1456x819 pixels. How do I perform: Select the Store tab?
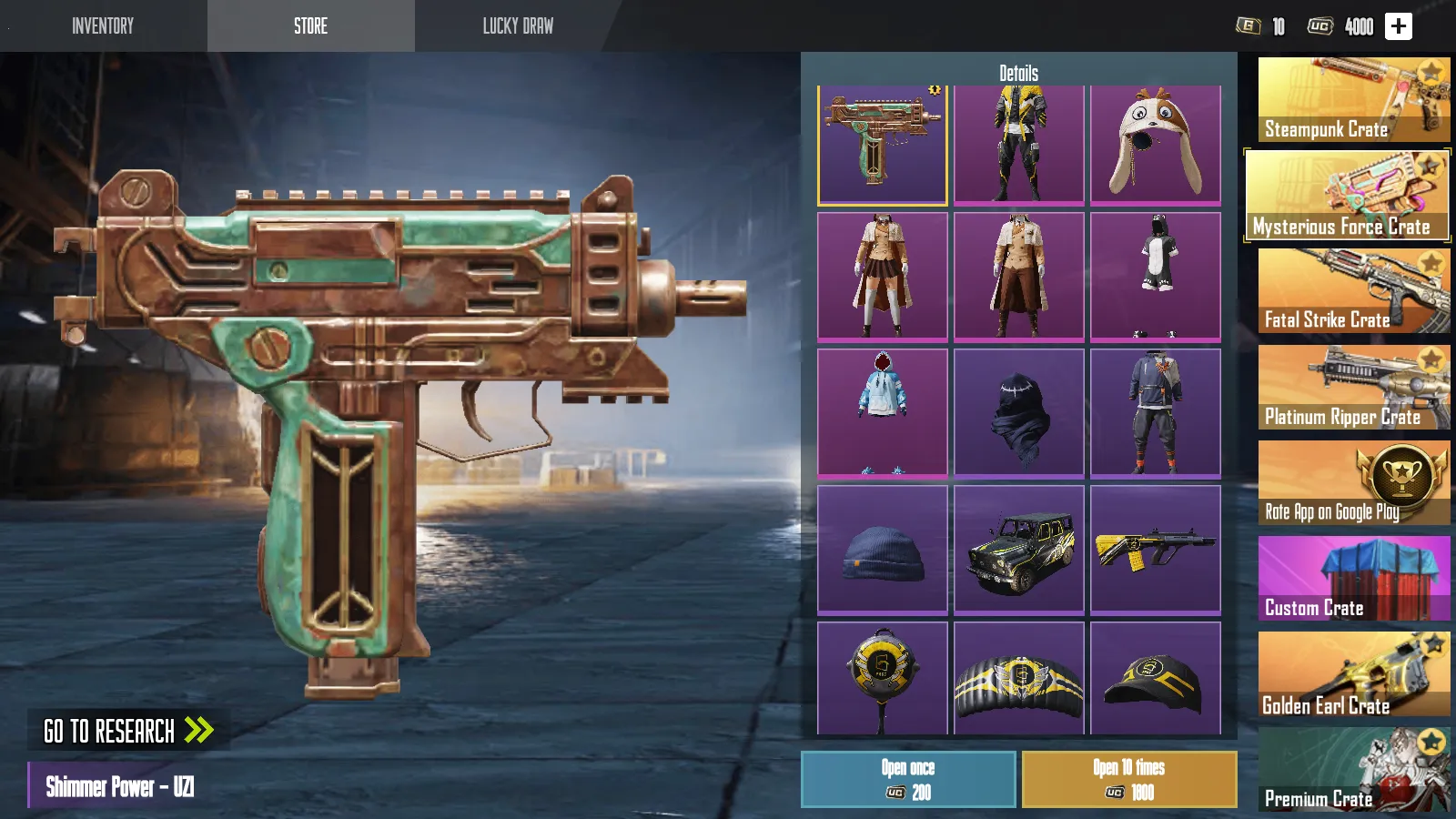coord(310,25)
